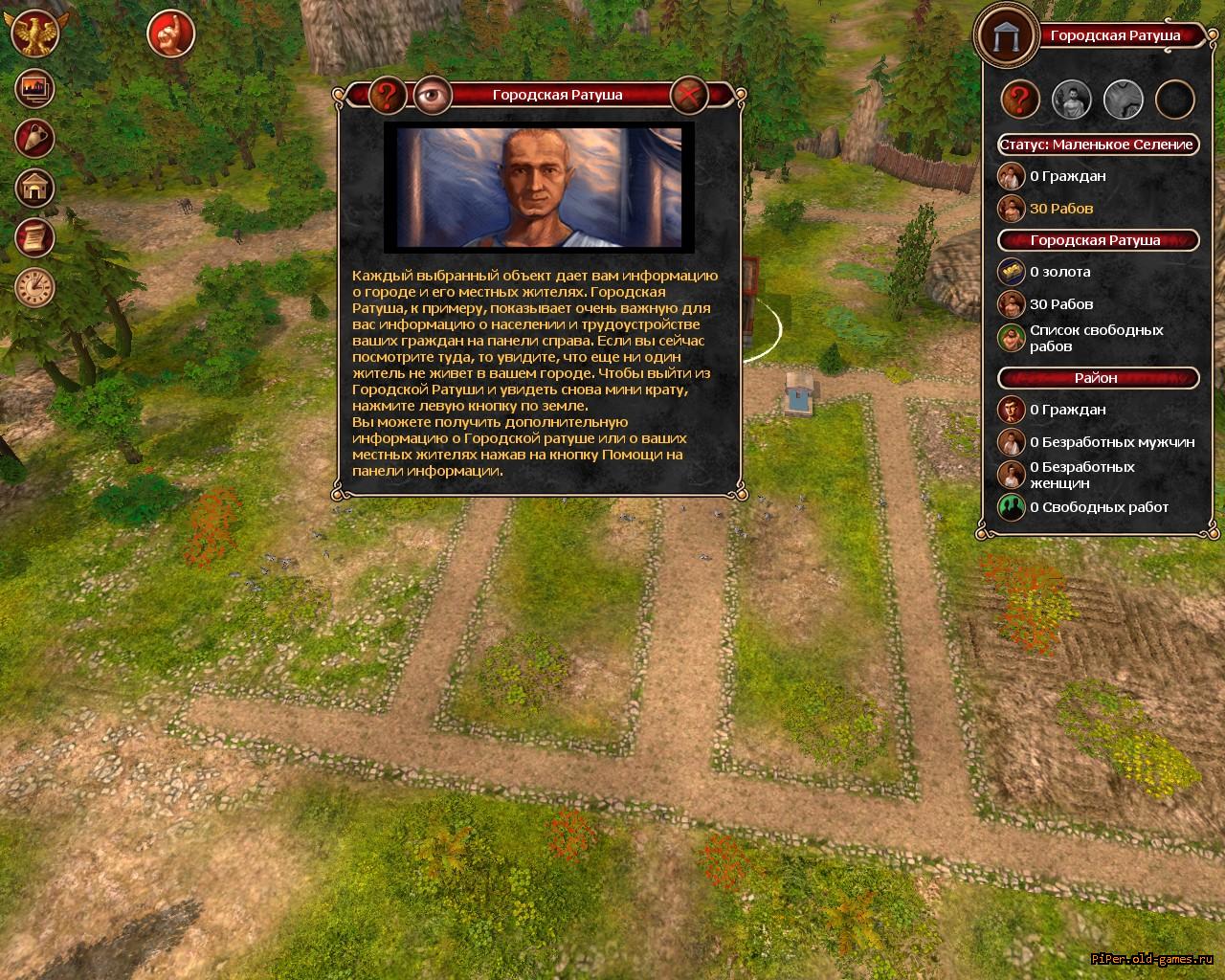Image resolution: width=1225 pixels, height=980 pixels.
Task: Select the 0 золота row
Action: tap(1059, 272)
